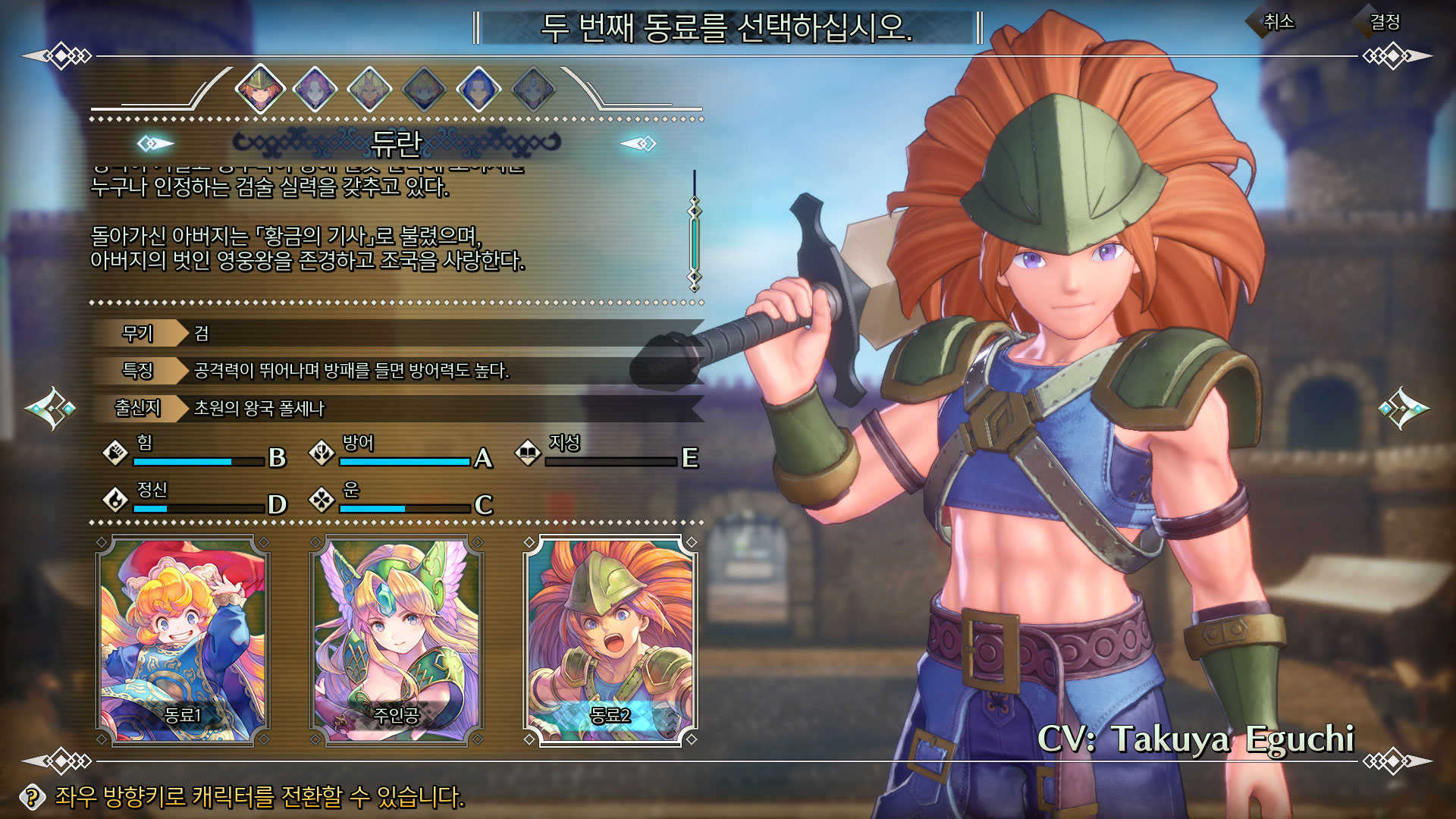Click the small arrow left of 듀란 name

155,143
